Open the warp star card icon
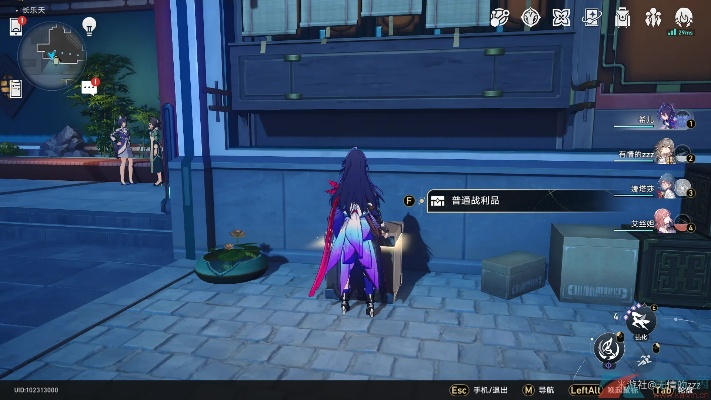 pyautogui.click(x=591, y=17)
